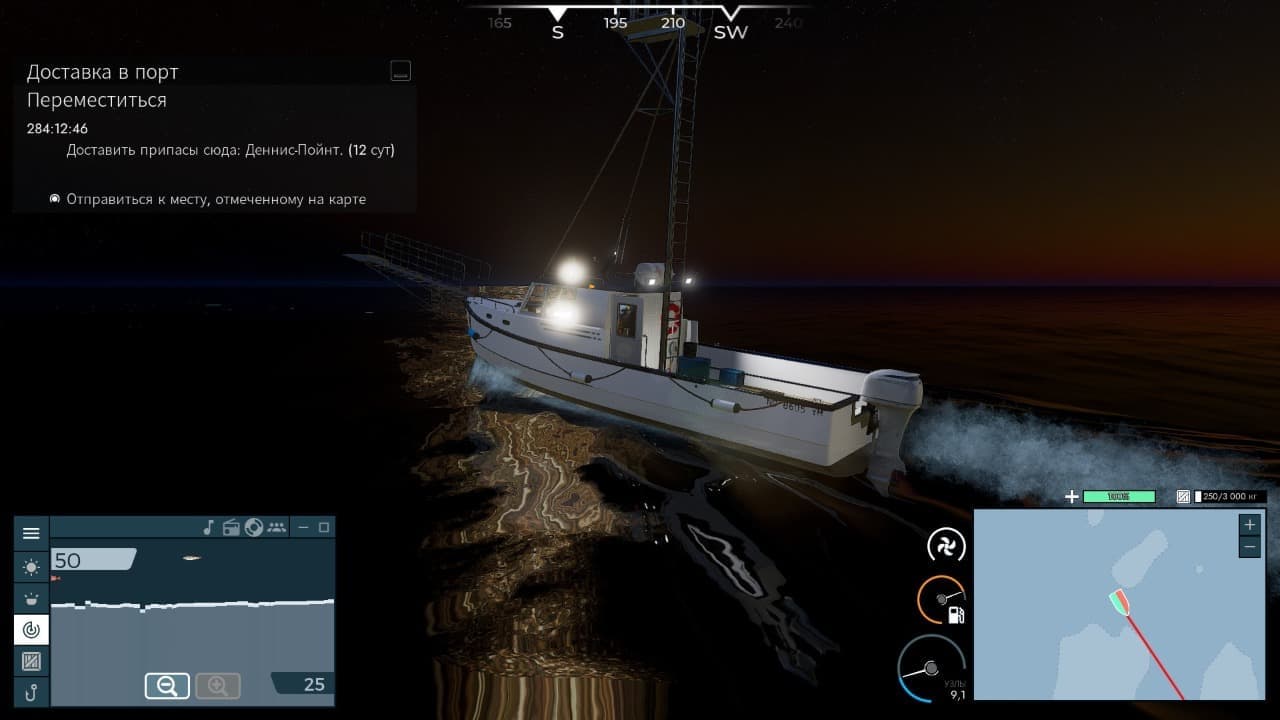Open the fishing hook tab
Image resolution: width=1280 pixels, height=720 pixels.
[31, 692]
